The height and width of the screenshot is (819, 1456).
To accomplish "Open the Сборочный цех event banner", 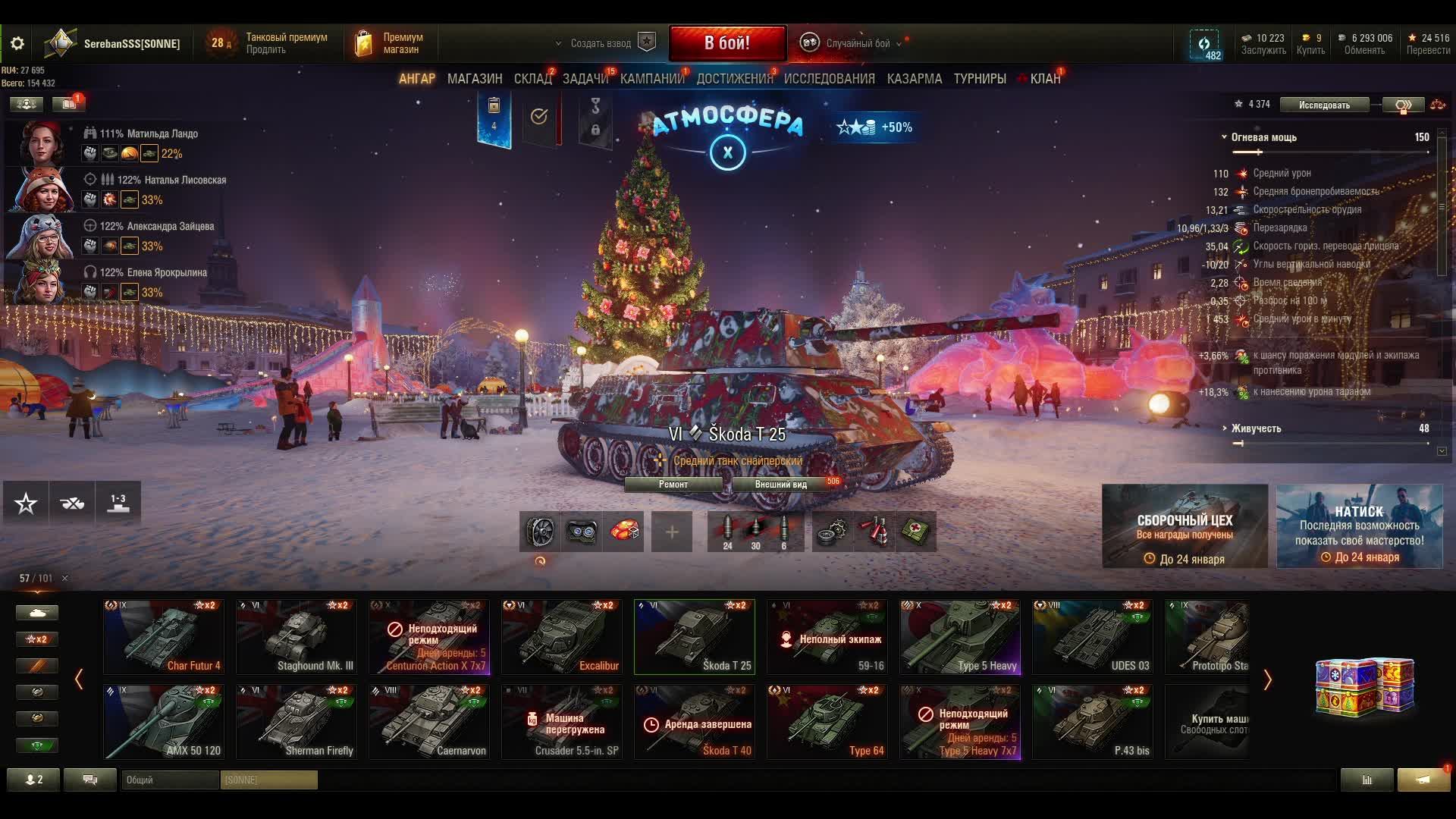I will (x=1185, y=526).
